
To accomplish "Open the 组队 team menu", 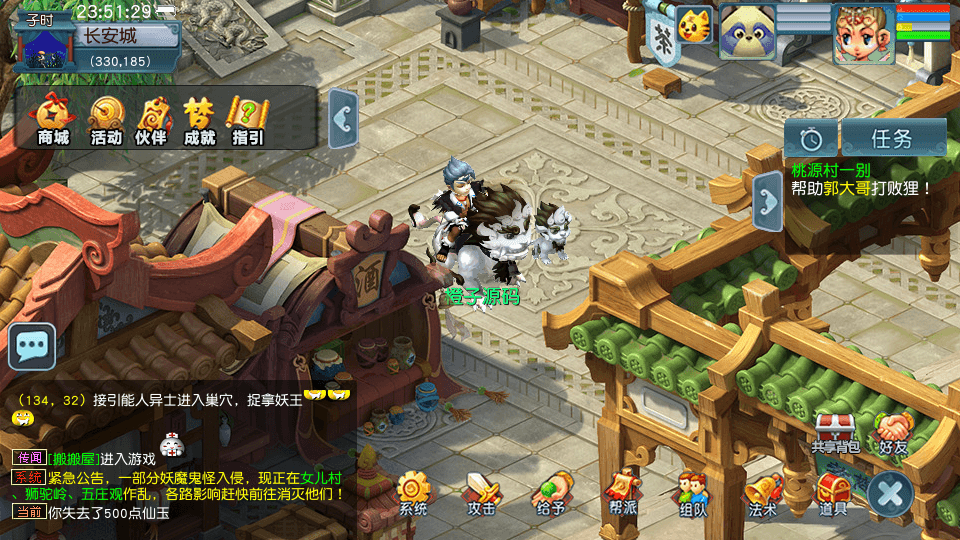I will (692, 493).
